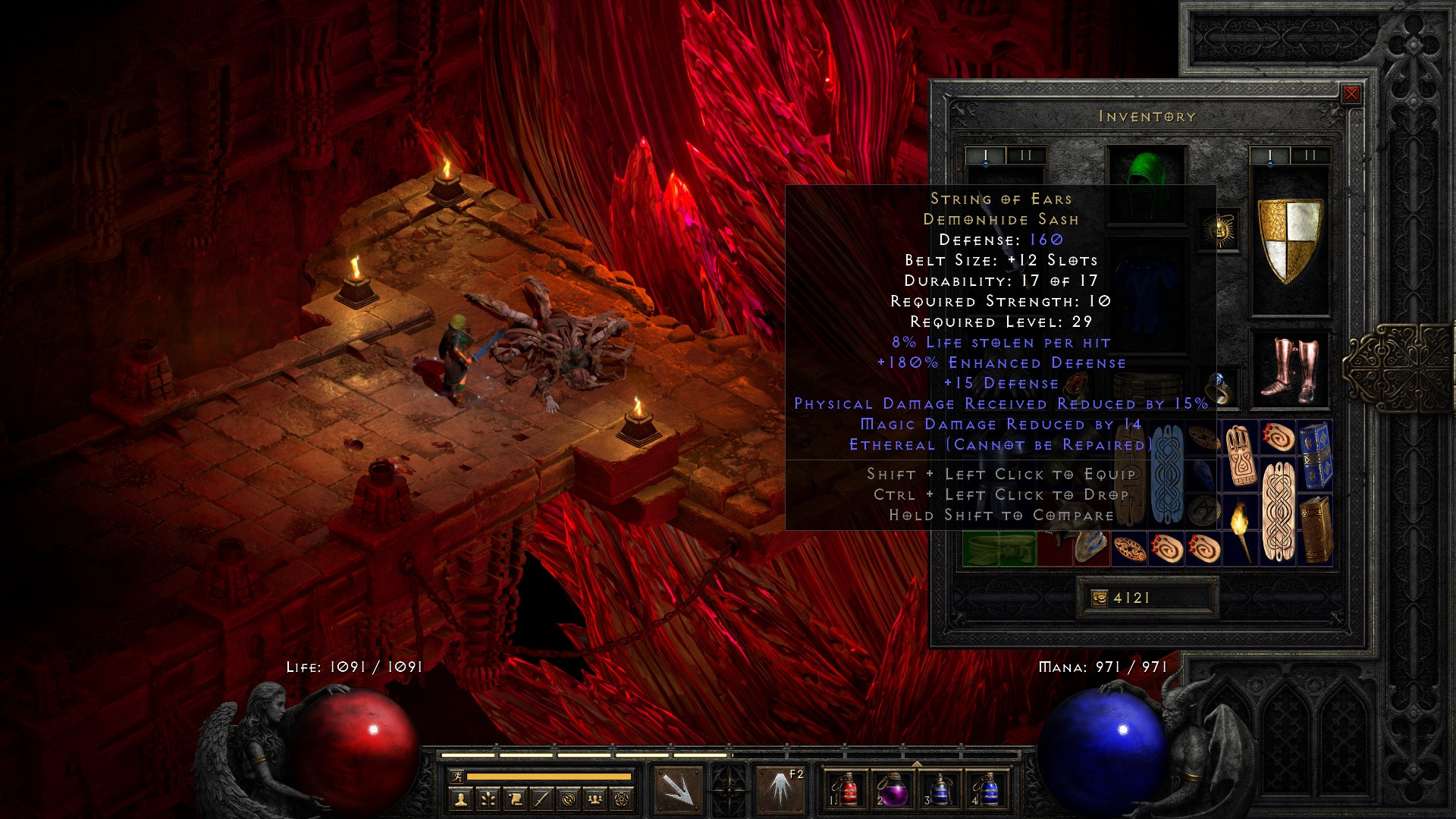Select weapon tab I above the helmet slot
The image size is (1456, 819).
pos(985,155)
